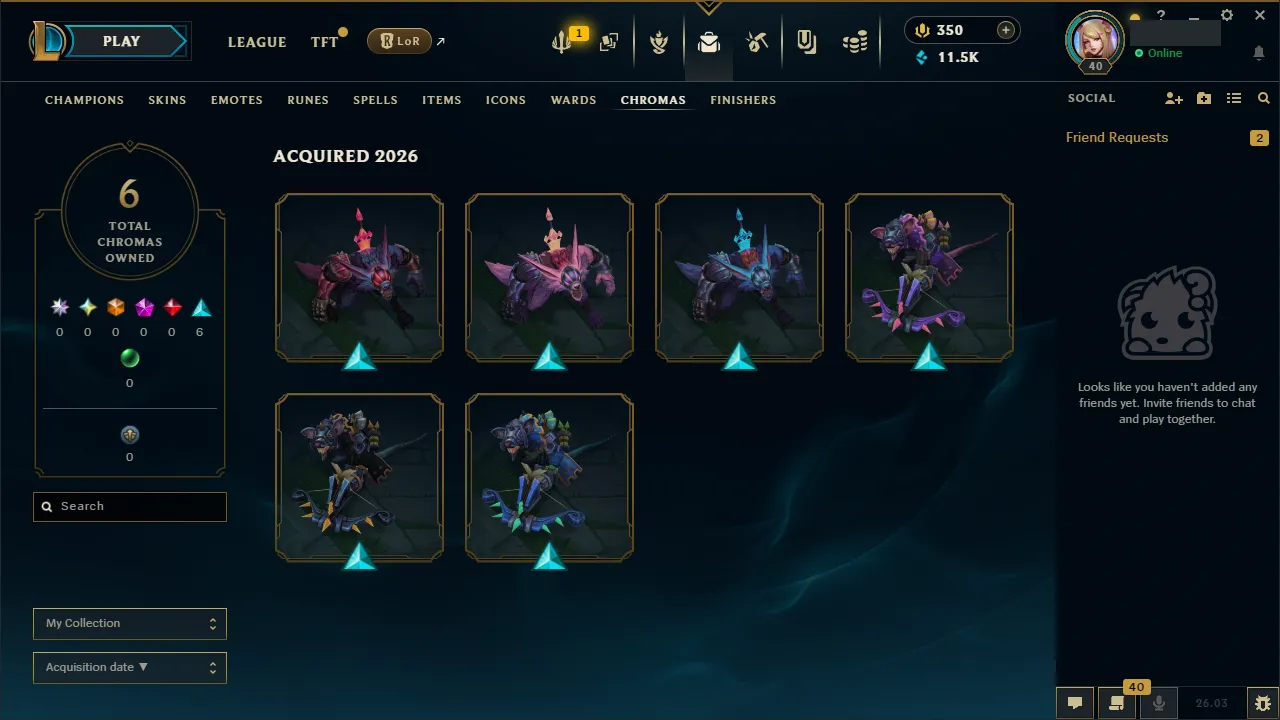1280x720 pixels.
Task: Switch to the FINISHERS tab
Action: (743, 100)
